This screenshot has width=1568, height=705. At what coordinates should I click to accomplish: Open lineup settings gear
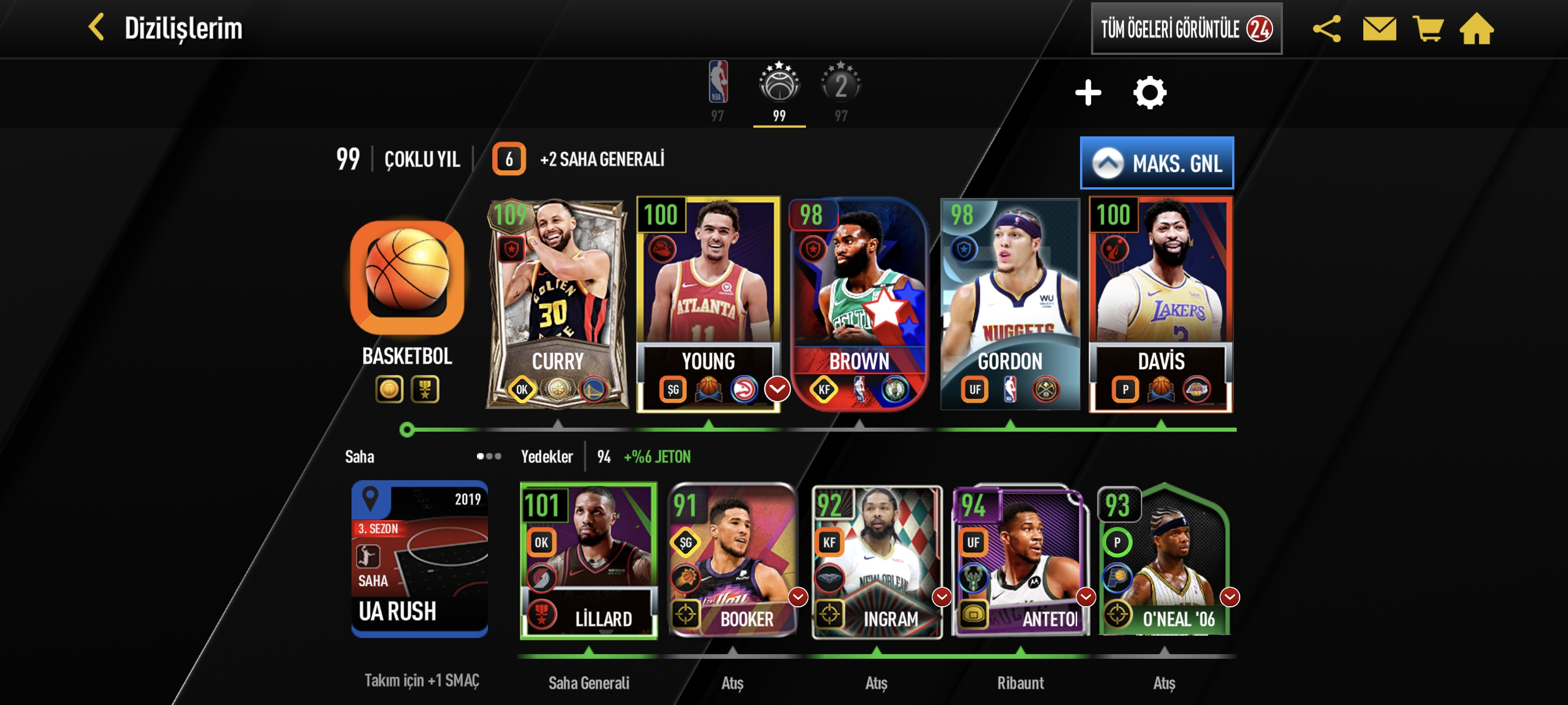tap(1149, 93)
